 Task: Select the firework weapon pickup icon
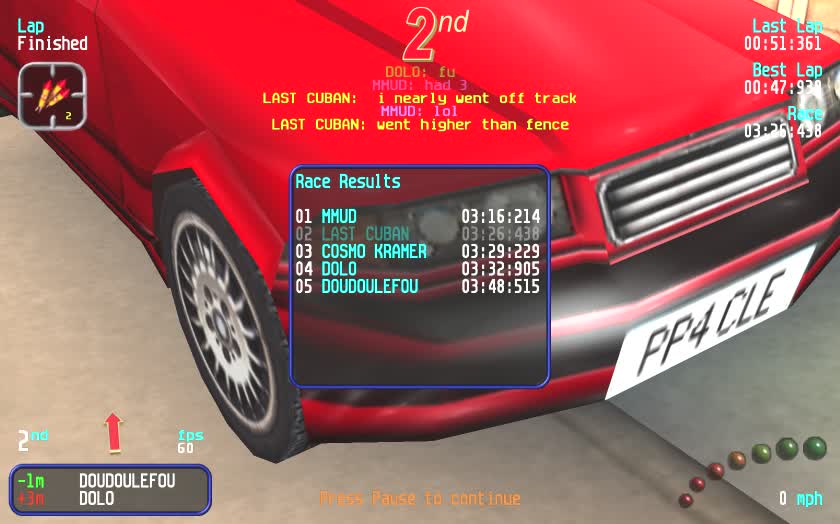click(x=52, y=95)
